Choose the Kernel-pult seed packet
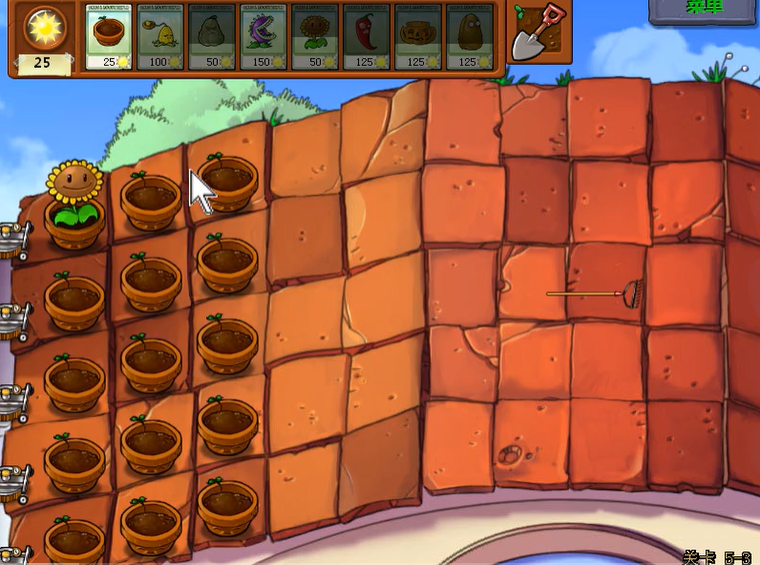The height and width of the screenshot is (565, 760). click(x=160, y=37)
